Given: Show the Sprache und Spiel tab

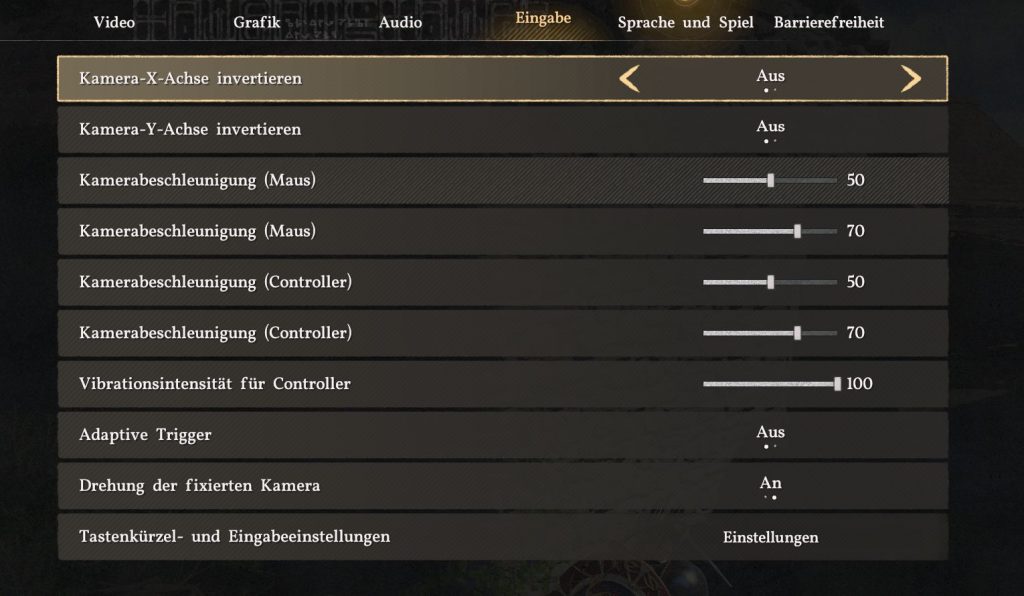Looking at the screenshot, I should 685,22.
